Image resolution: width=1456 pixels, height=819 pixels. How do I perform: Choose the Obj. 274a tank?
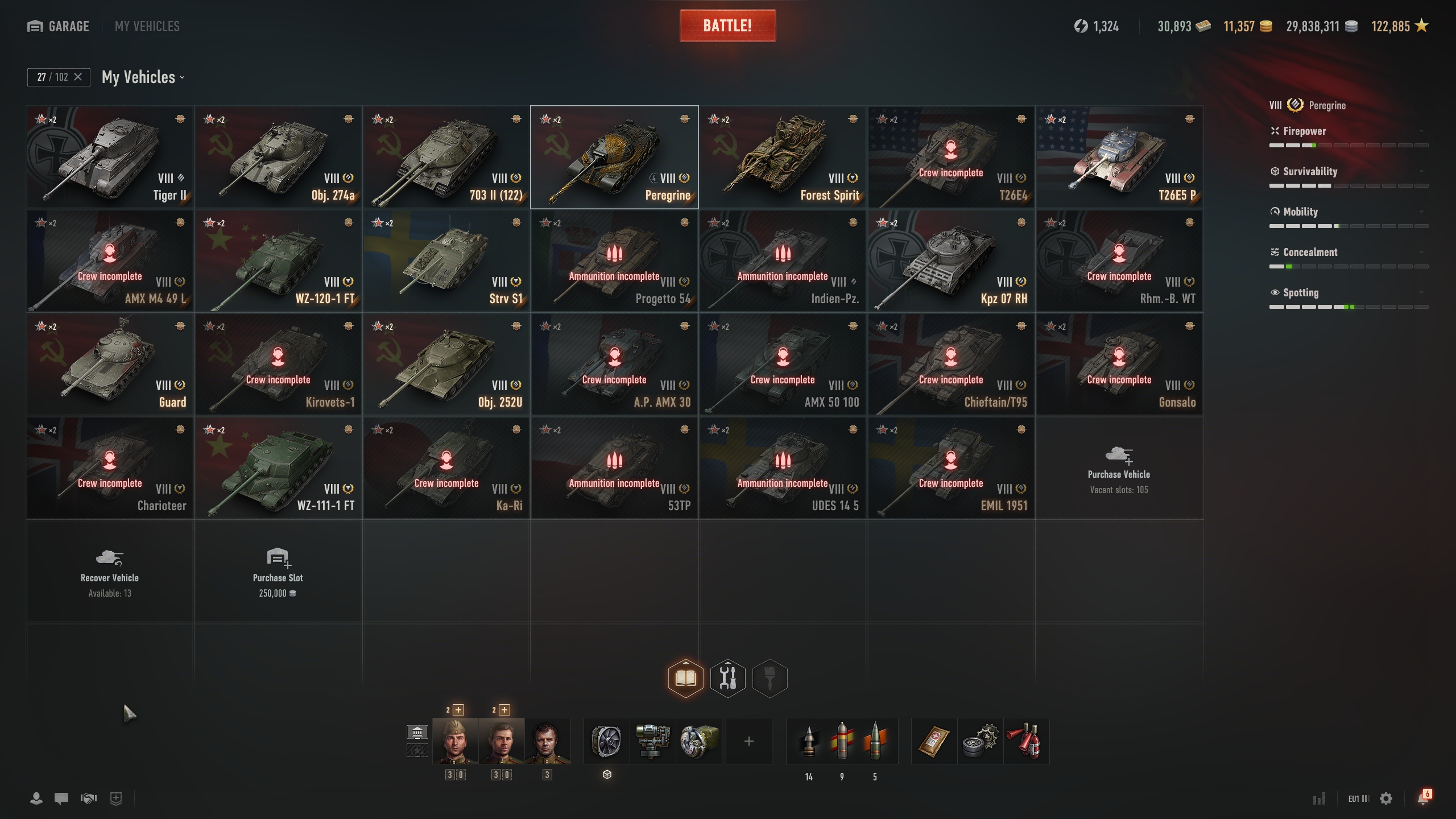coord(278,158)
